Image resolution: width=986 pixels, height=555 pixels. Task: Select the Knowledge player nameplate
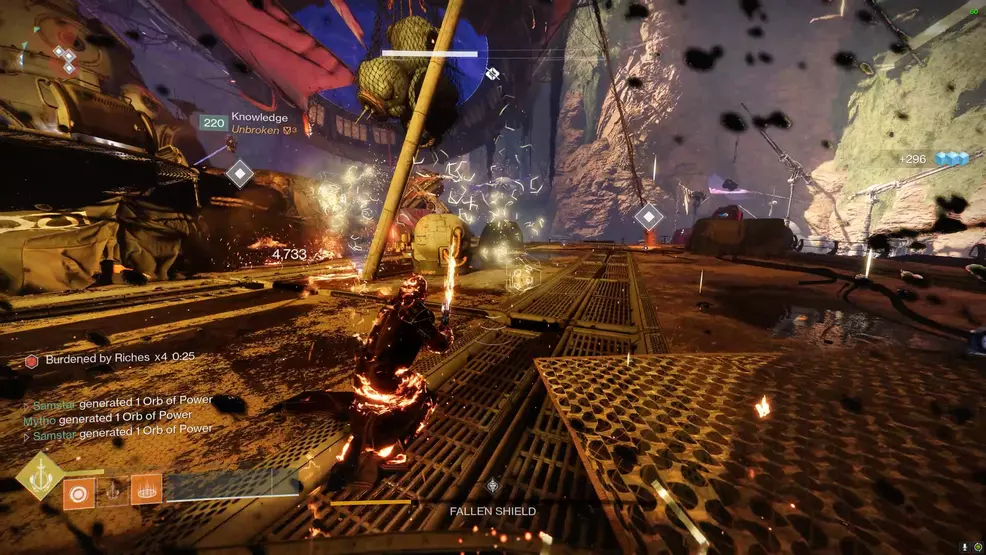[x=259, y=118]
